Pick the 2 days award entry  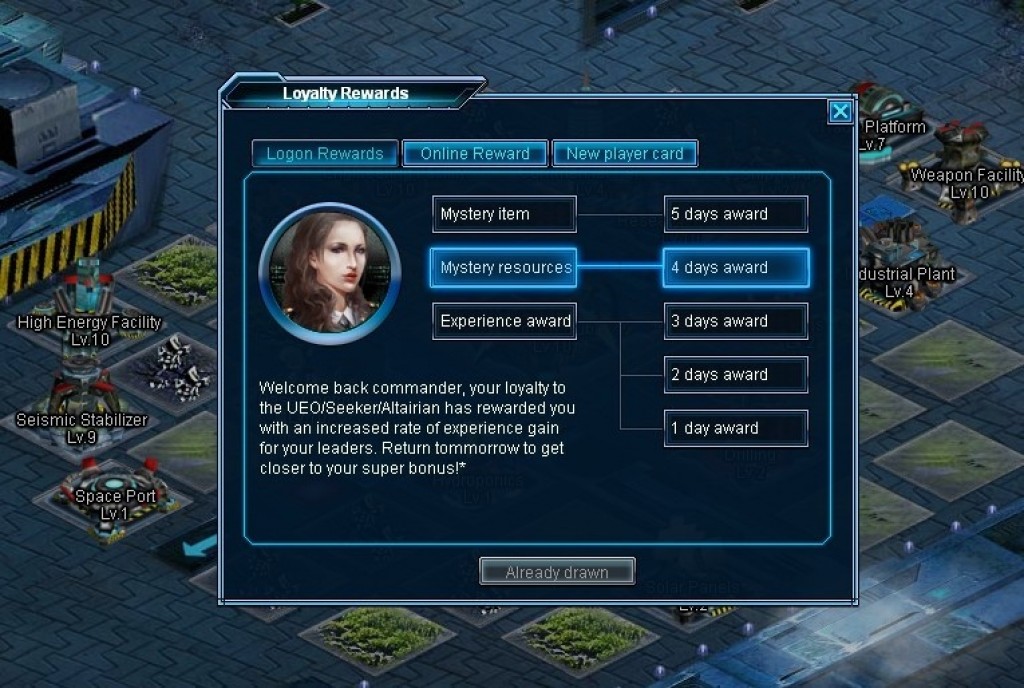click(x=736, y=375)
